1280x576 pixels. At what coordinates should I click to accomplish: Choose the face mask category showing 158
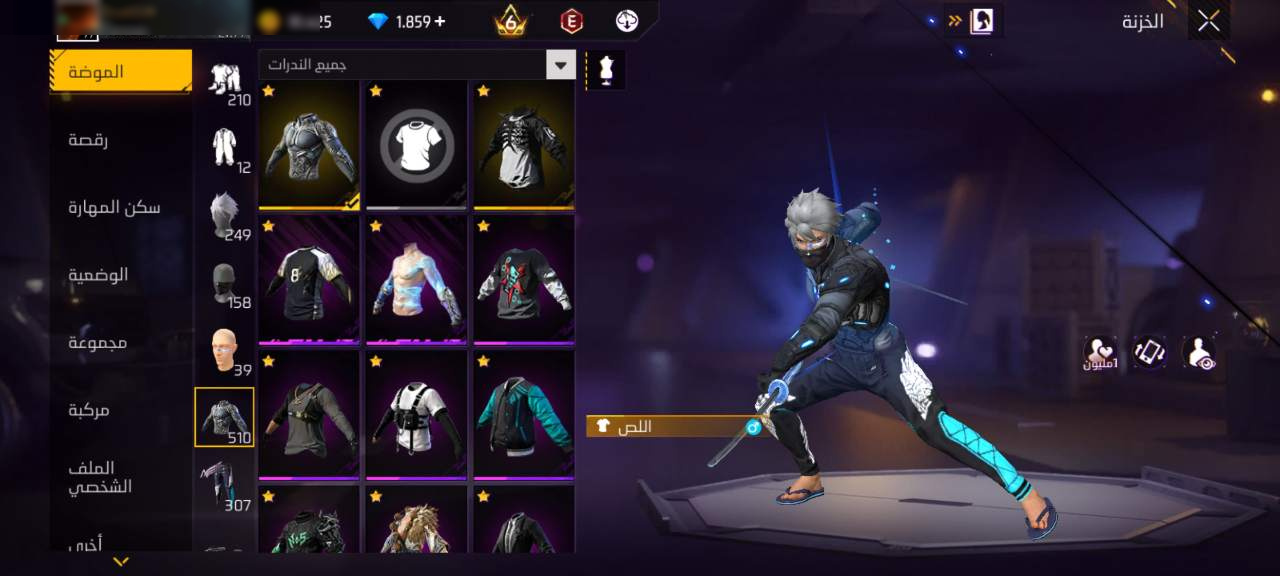[224, 284]
